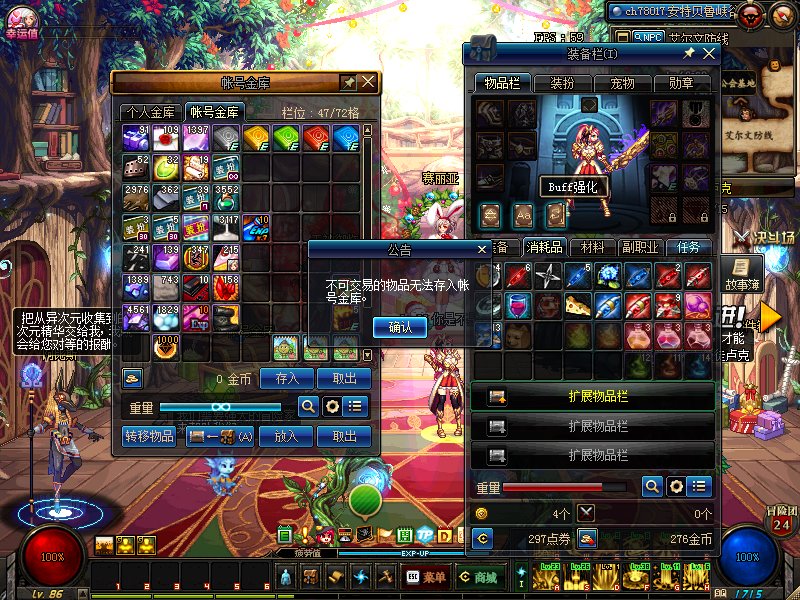This screenshot has height=600, width=800.
Task: Select the 勋章 tab
Action: coord(682,84)
